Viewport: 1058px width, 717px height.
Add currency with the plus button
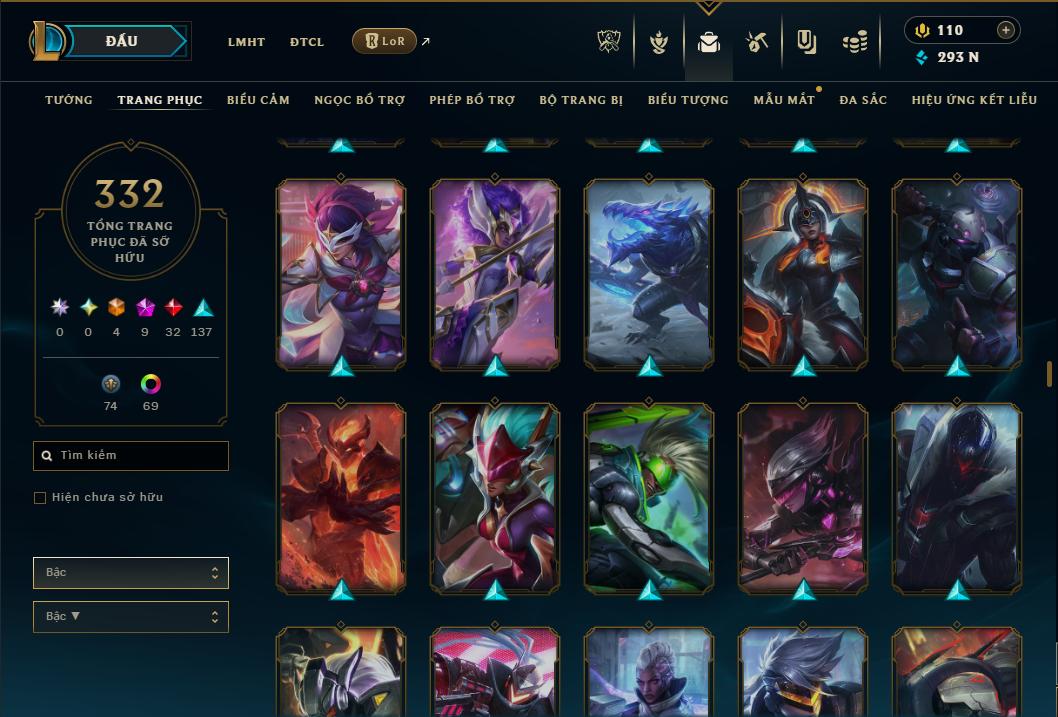(x=1005, y=30)
